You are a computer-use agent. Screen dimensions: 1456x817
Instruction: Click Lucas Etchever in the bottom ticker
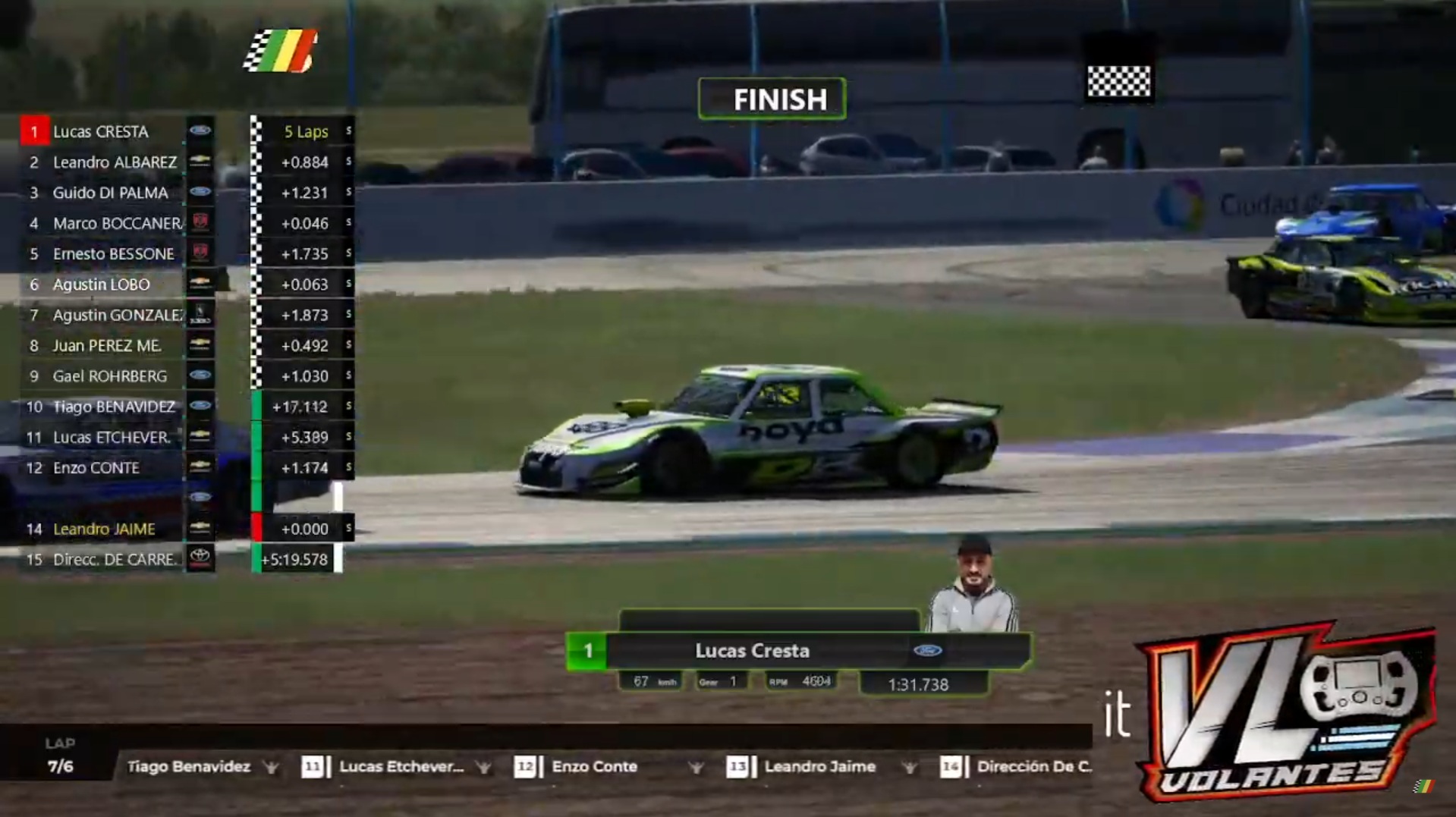(401, 767)
